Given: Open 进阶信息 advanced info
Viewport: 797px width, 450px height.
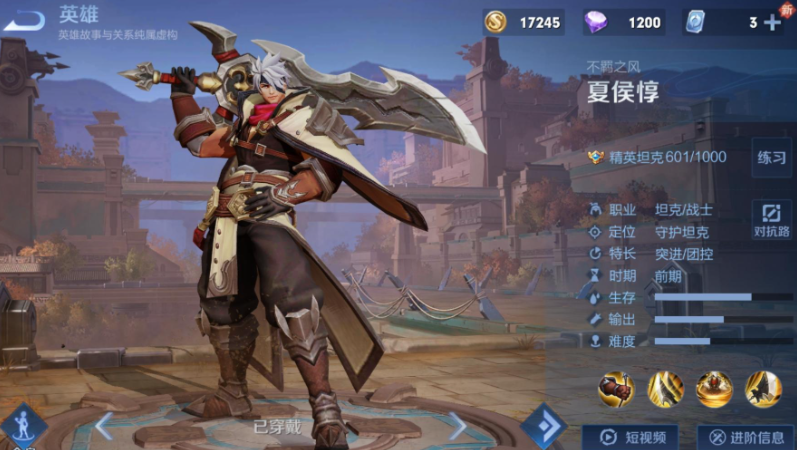Looking at the screenshot, I should [x=745, y=436].
